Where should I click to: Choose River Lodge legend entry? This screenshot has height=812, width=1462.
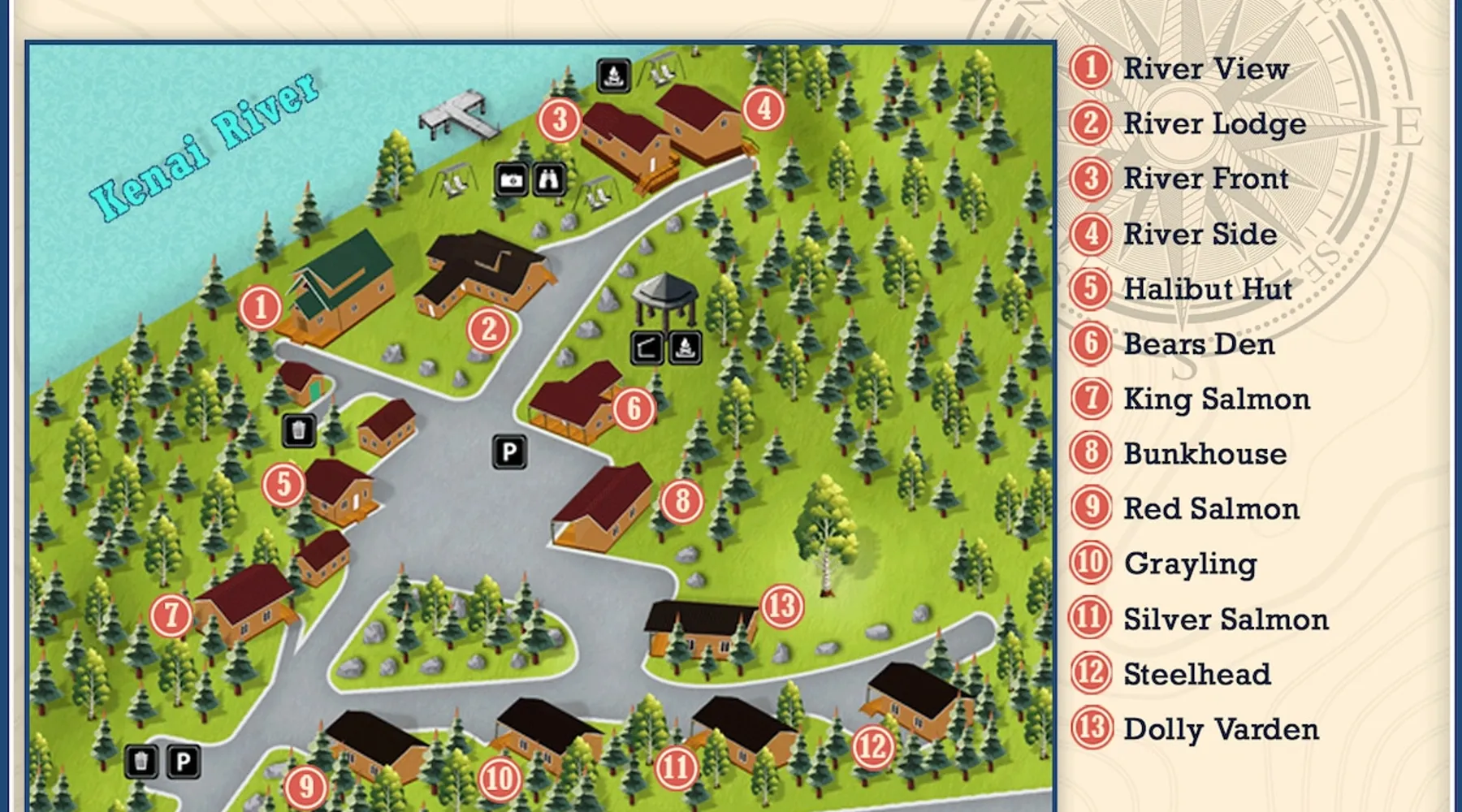(x=1214, y=124)
